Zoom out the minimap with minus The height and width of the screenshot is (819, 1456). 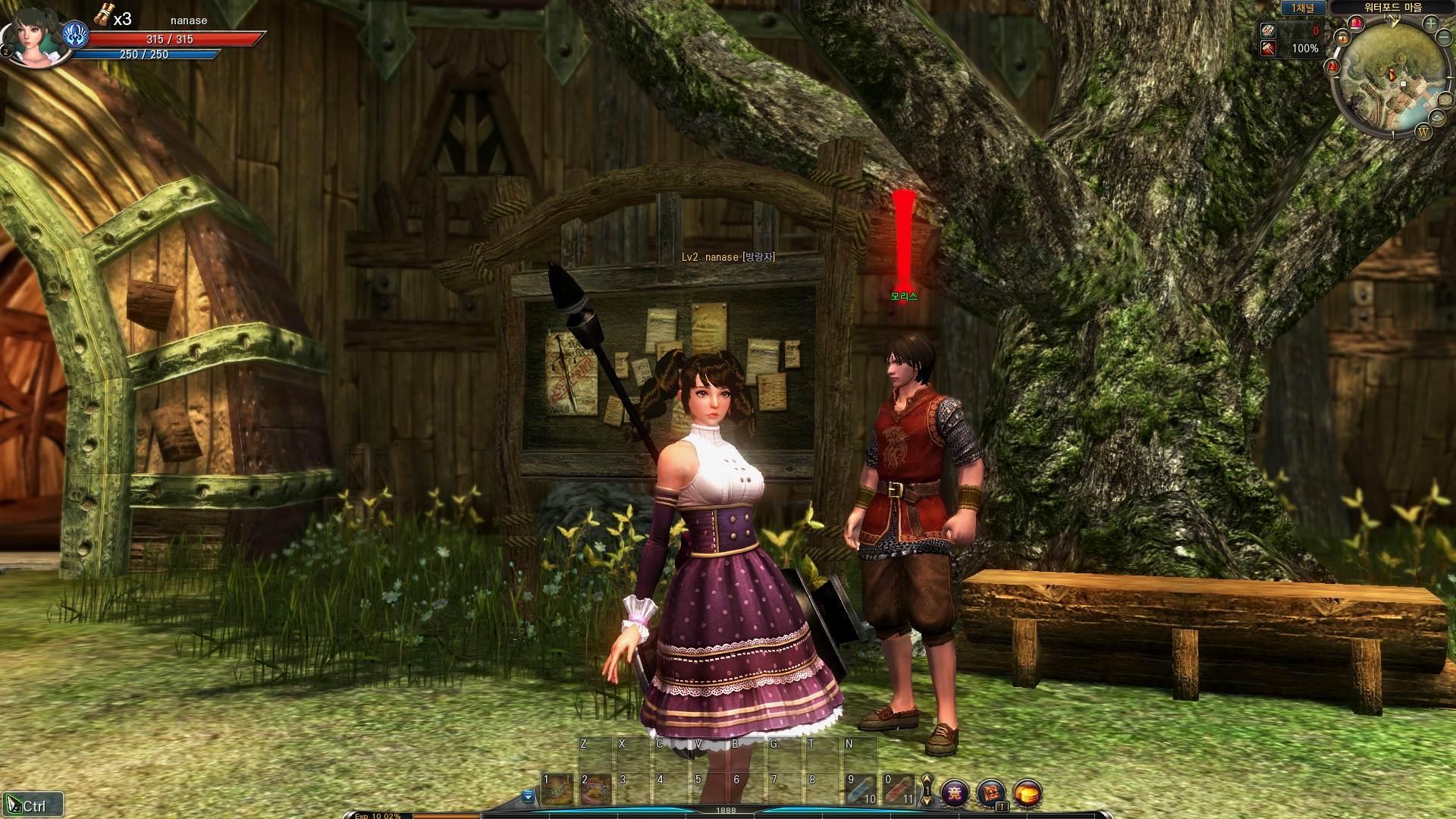[1443, 36]
